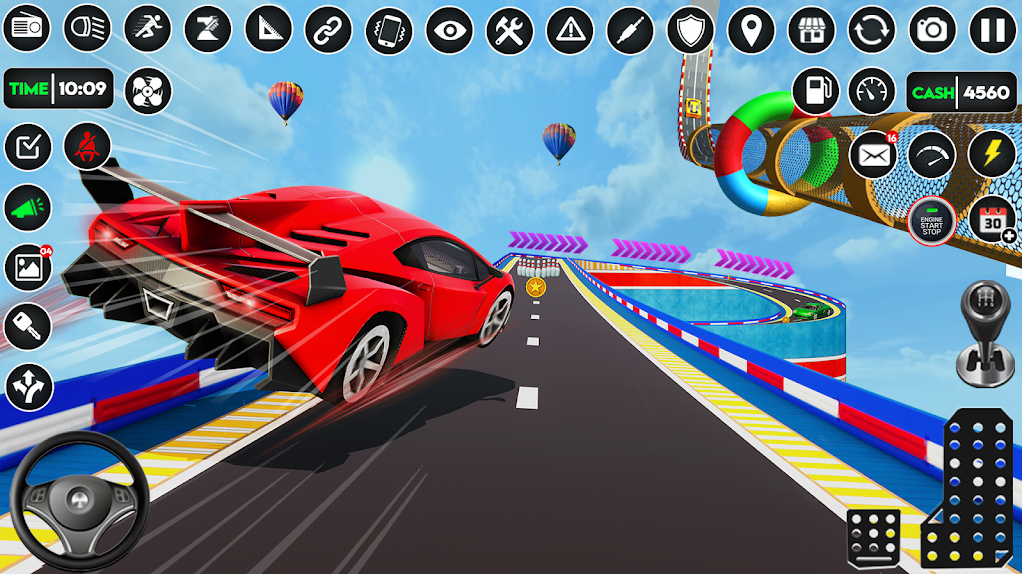
Task: Open the mail envelope with 16 notifications
Action: (x=873, y=156)
